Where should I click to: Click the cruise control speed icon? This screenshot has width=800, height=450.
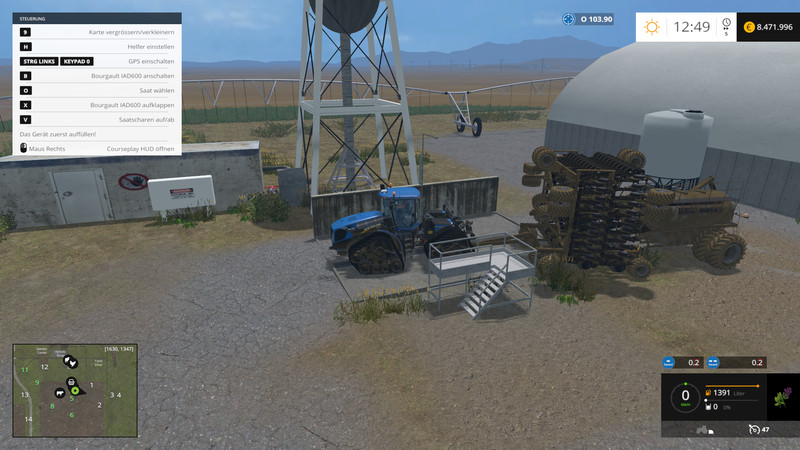pos(754,429)
